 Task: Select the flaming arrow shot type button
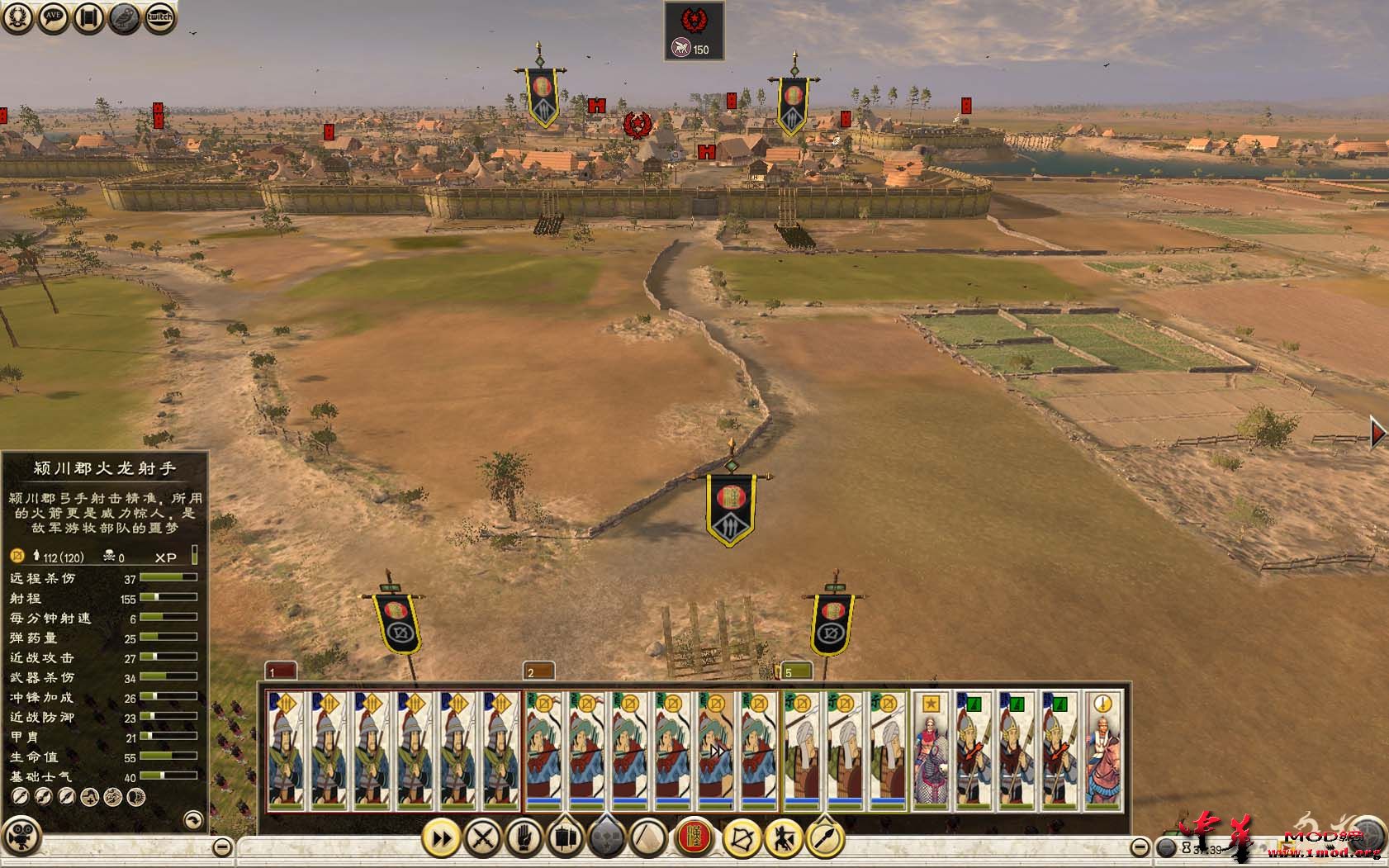[825, 839]
